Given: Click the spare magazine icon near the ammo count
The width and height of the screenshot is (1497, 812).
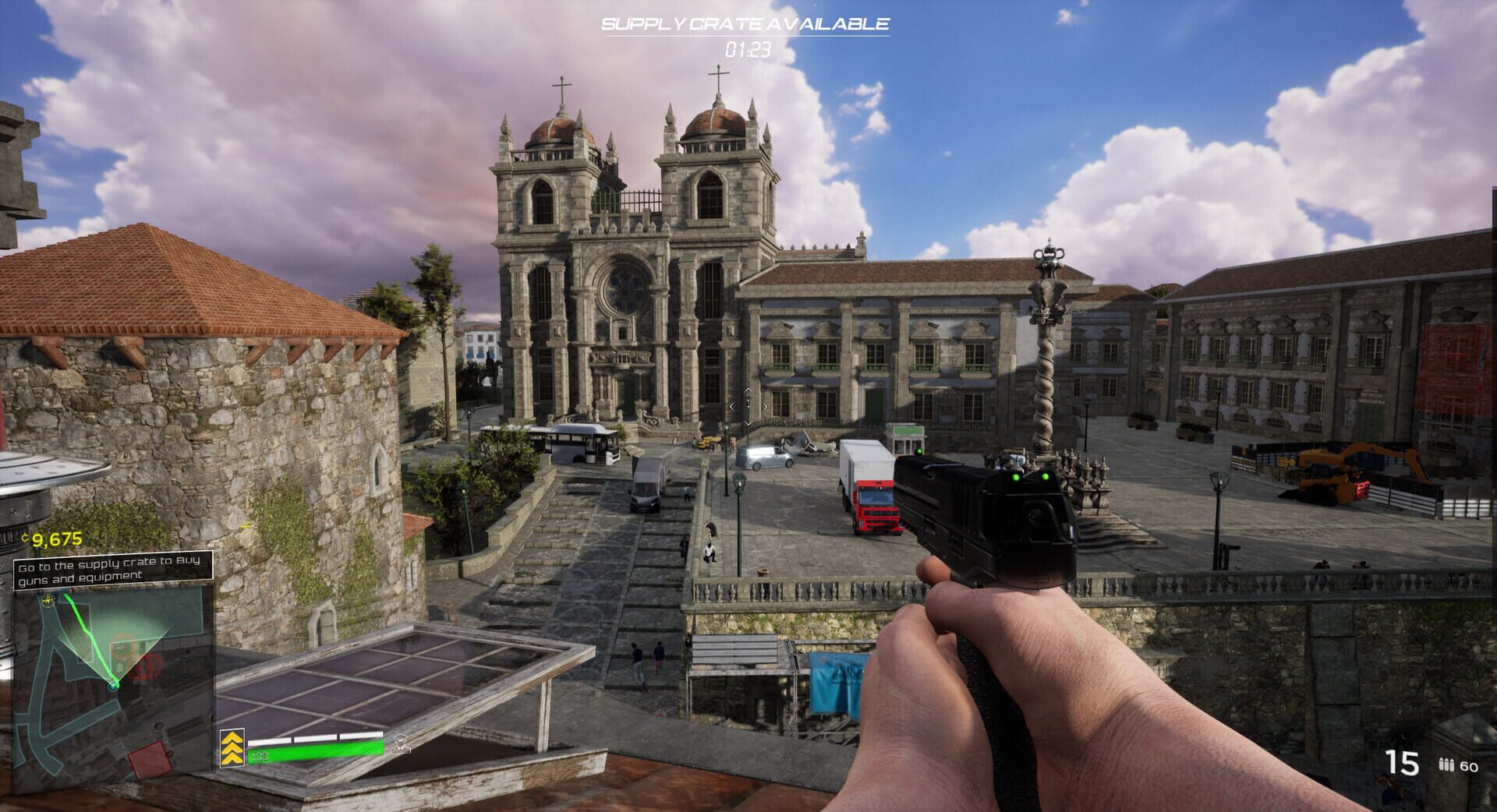Looking at the screenshot, I should pos(1446,764).
